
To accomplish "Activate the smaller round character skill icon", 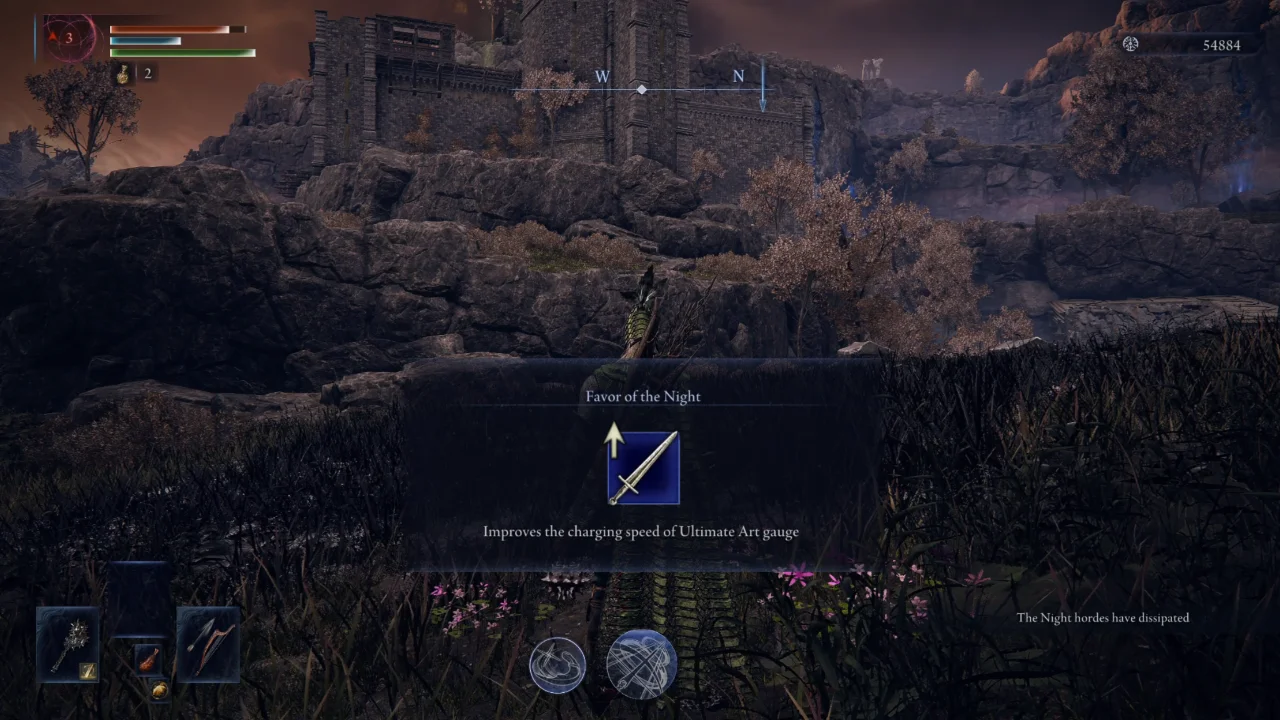I will [x=557, y=665].
